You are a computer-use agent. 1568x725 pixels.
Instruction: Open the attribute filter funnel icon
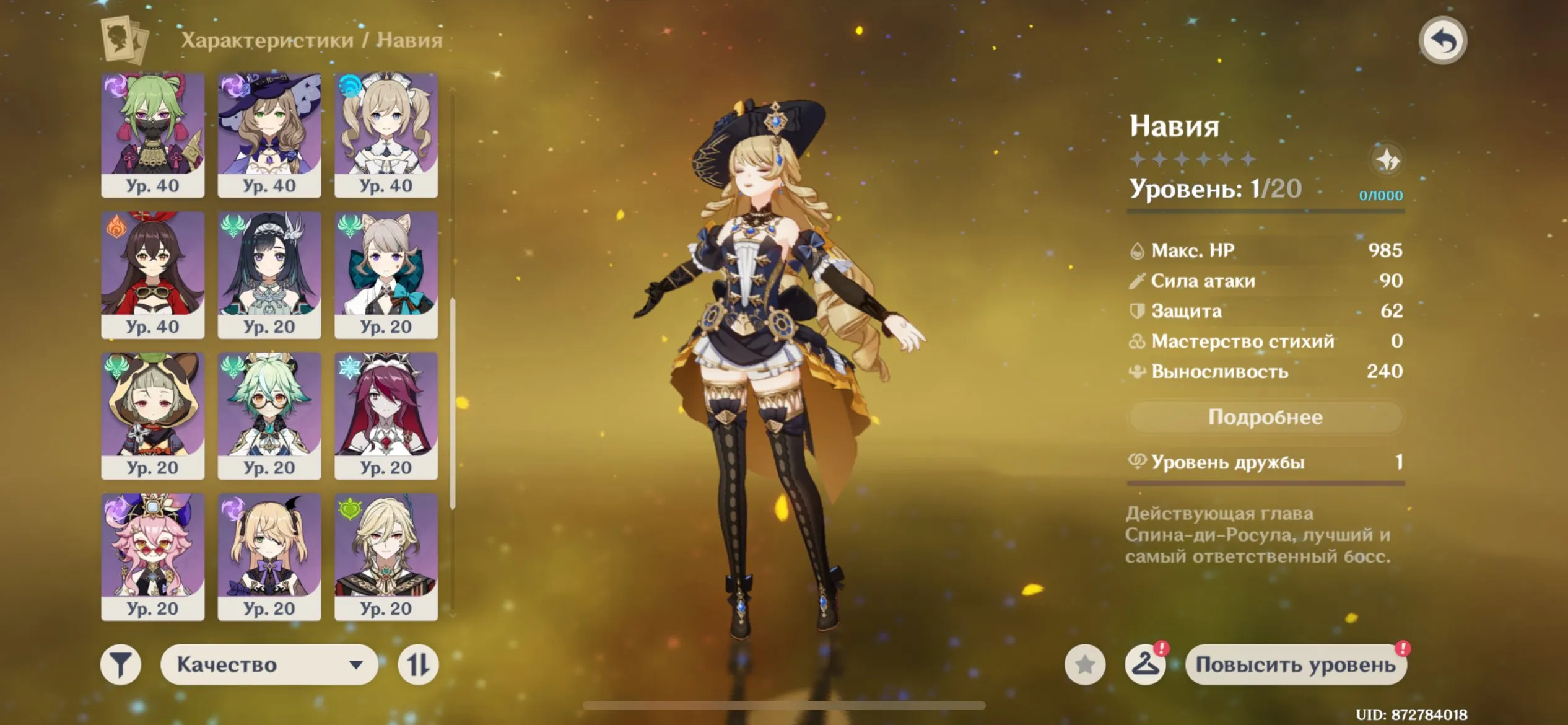point(121,664)
